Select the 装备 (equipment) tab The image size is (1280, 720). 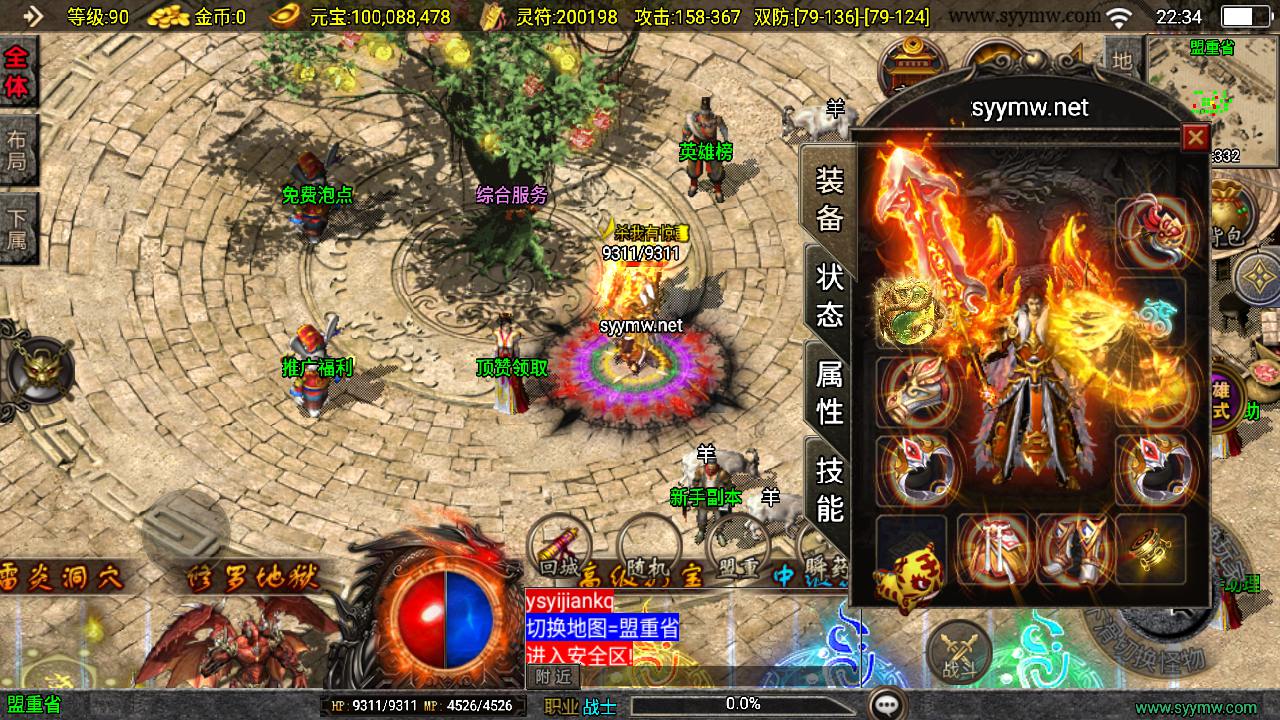(x=830, y=199)
